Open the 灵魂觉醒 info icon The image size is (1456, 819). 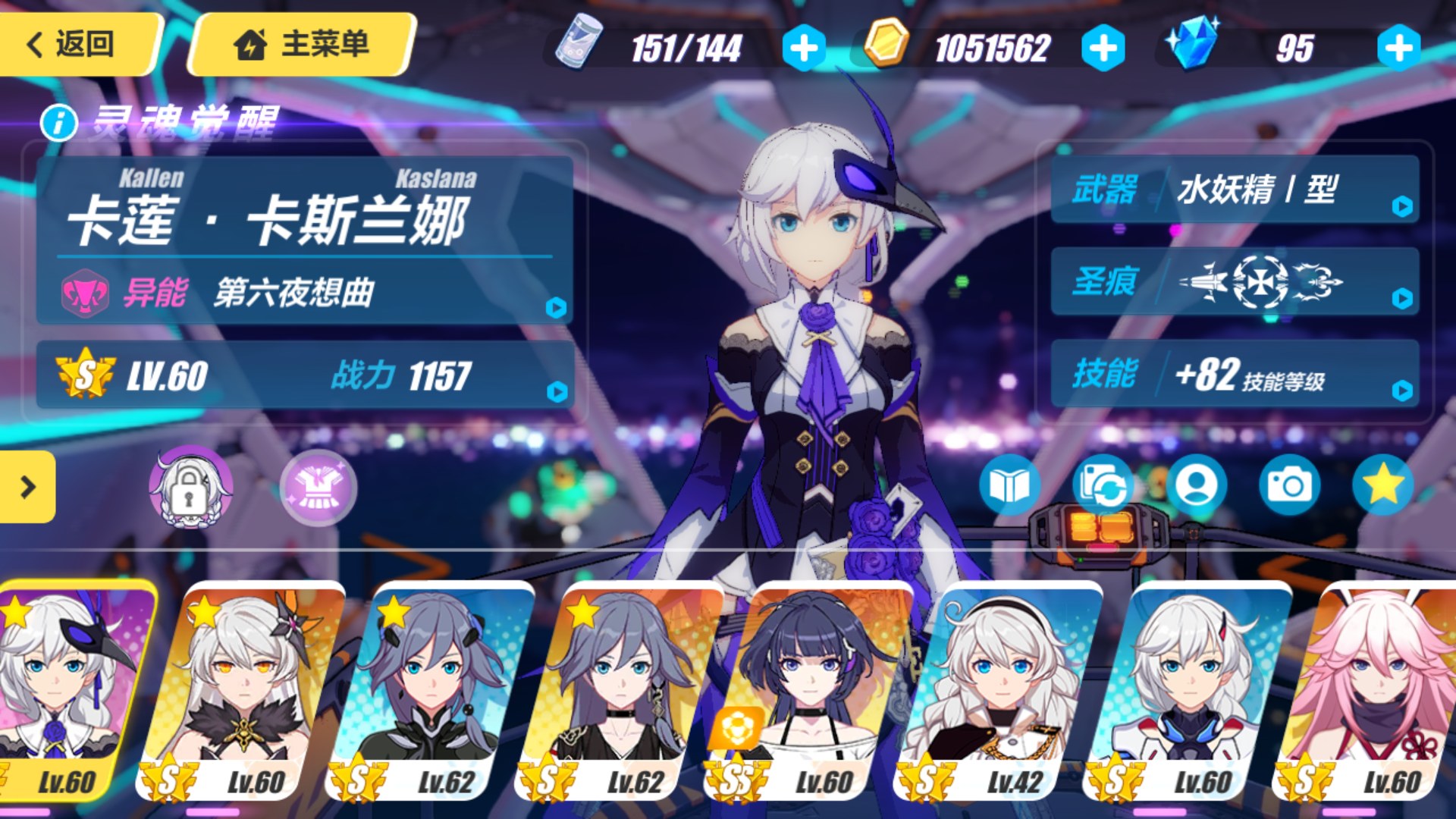[59, 122]
